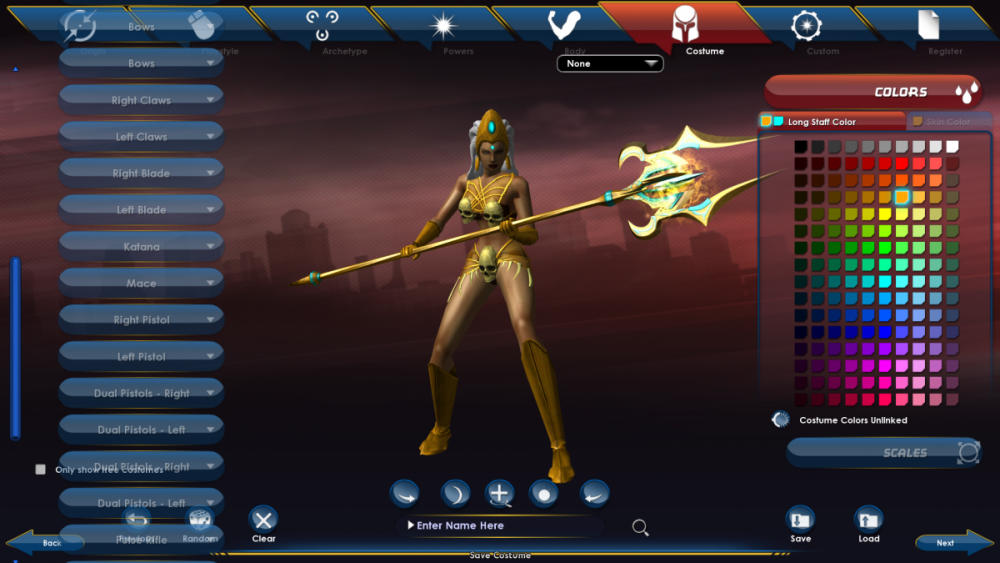This screenshot has height=563, width=1000.
Task: Clear the costume with Clear button
Action: (x=264, y=523)
